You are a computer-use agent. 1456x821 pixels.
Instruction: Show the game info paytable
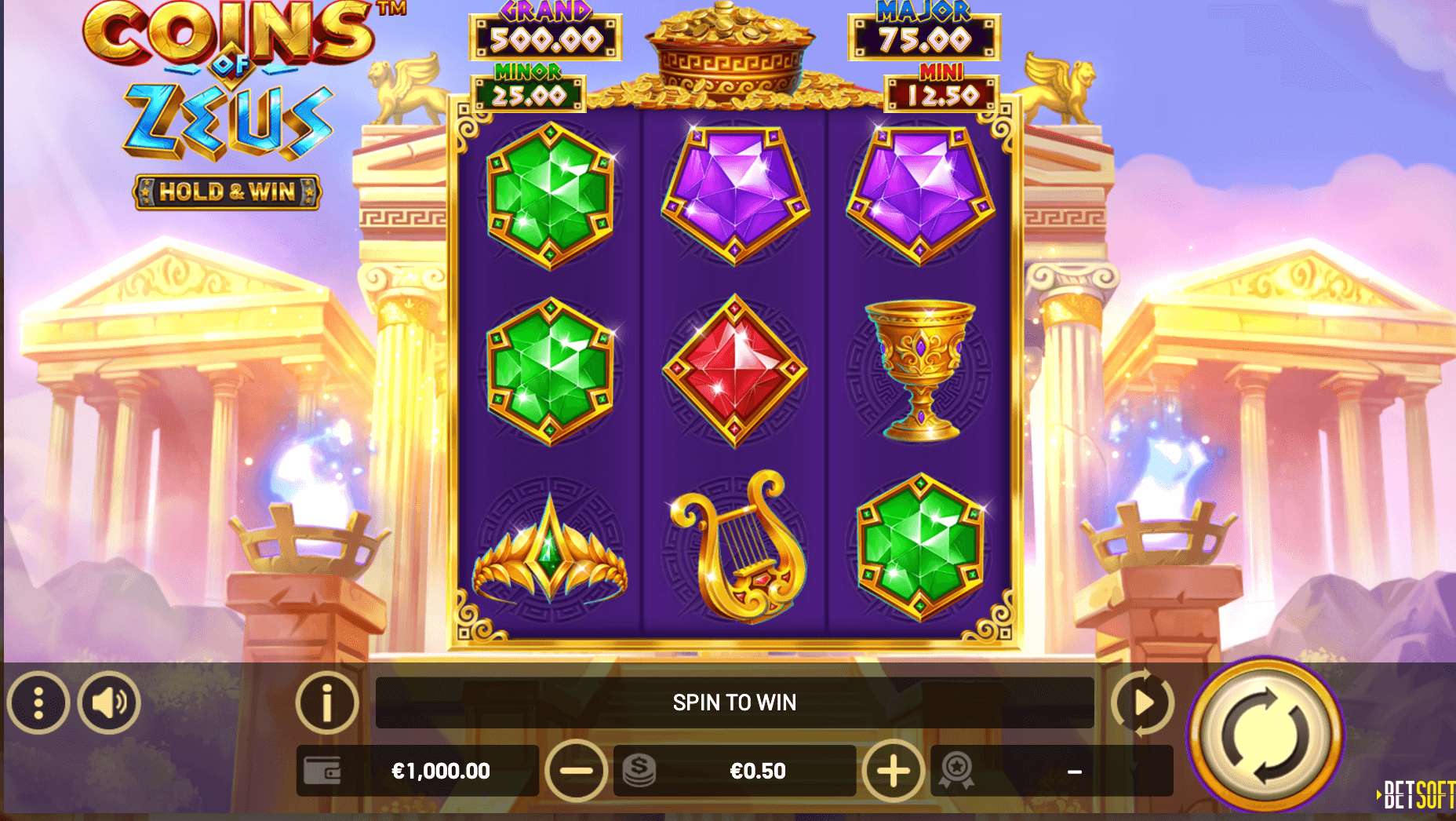(326, 702)
